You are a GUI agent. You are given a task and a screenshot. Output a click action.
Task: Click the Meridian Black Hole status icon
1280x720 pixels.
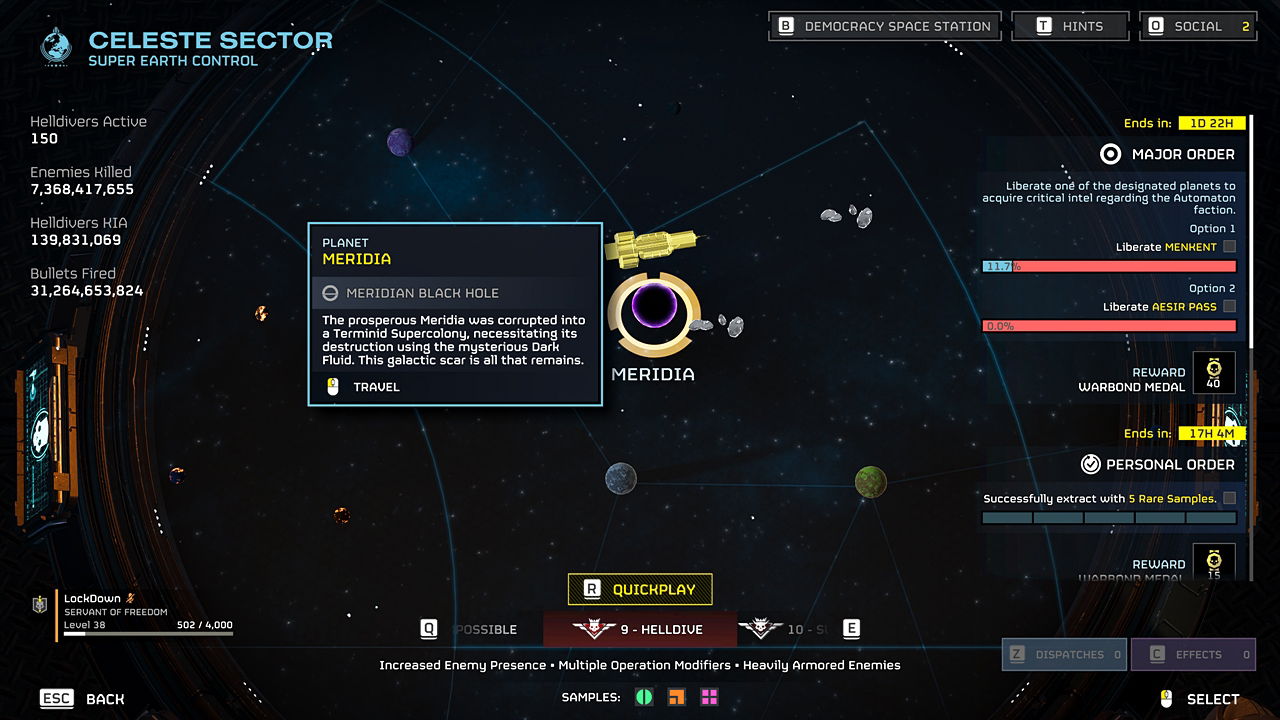click(x=332, y=292)
